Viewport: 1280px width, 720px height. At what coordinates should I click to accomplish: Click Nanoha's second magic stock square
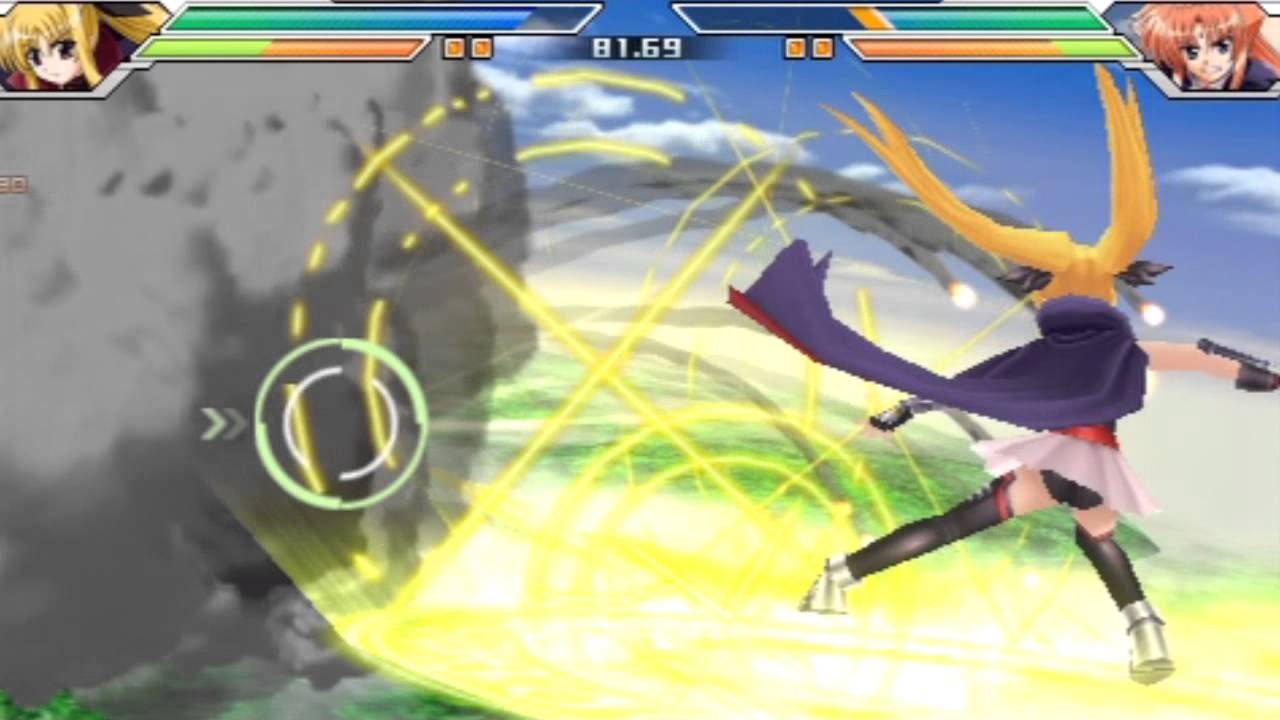click(x=823, y=45)
